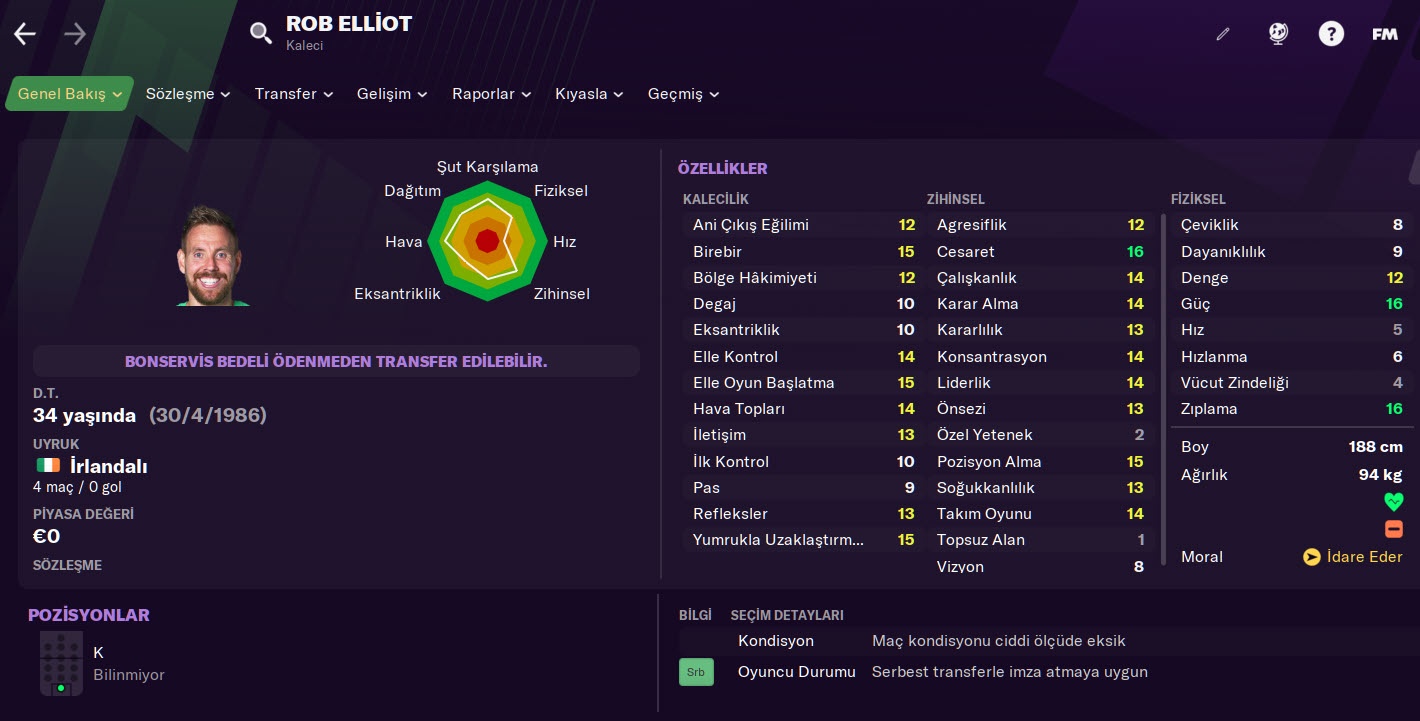The height and width of the screenshot is (721, 1420).
Task: Select the İrlandalı nationality link
Action: 108,466
